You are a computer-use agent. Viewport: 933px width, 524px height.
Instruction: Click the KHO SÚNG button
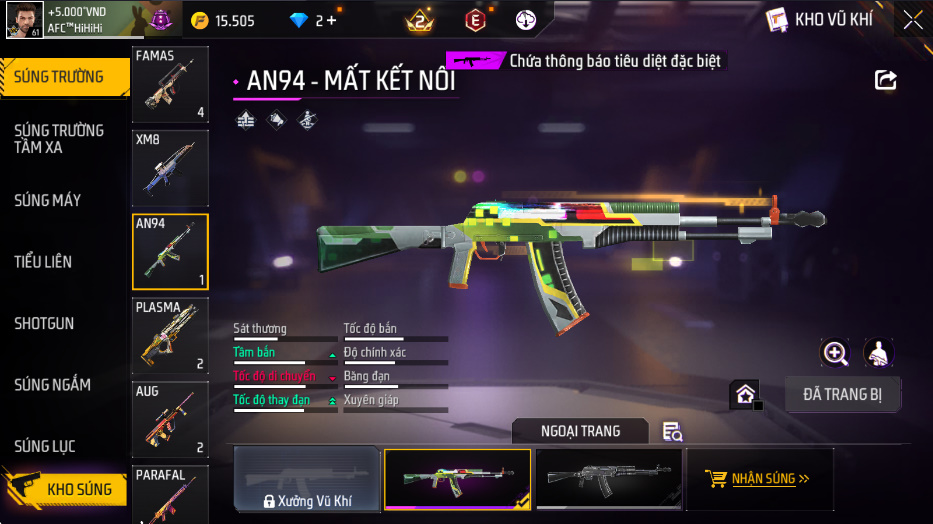click(70, 489)
